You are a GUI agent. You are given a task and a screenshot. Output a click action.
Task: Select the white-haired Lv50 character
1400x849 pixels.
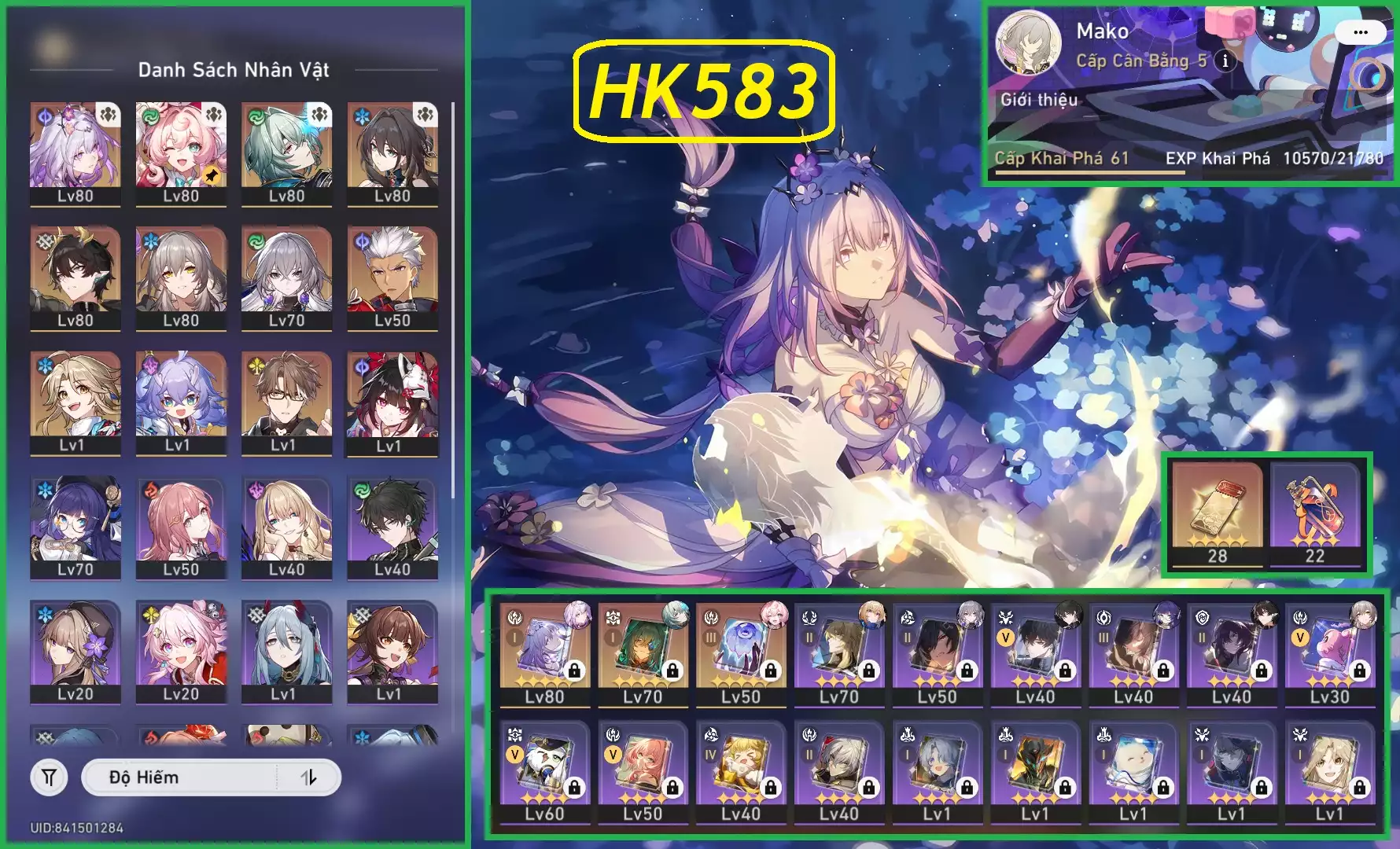point(392,277)
